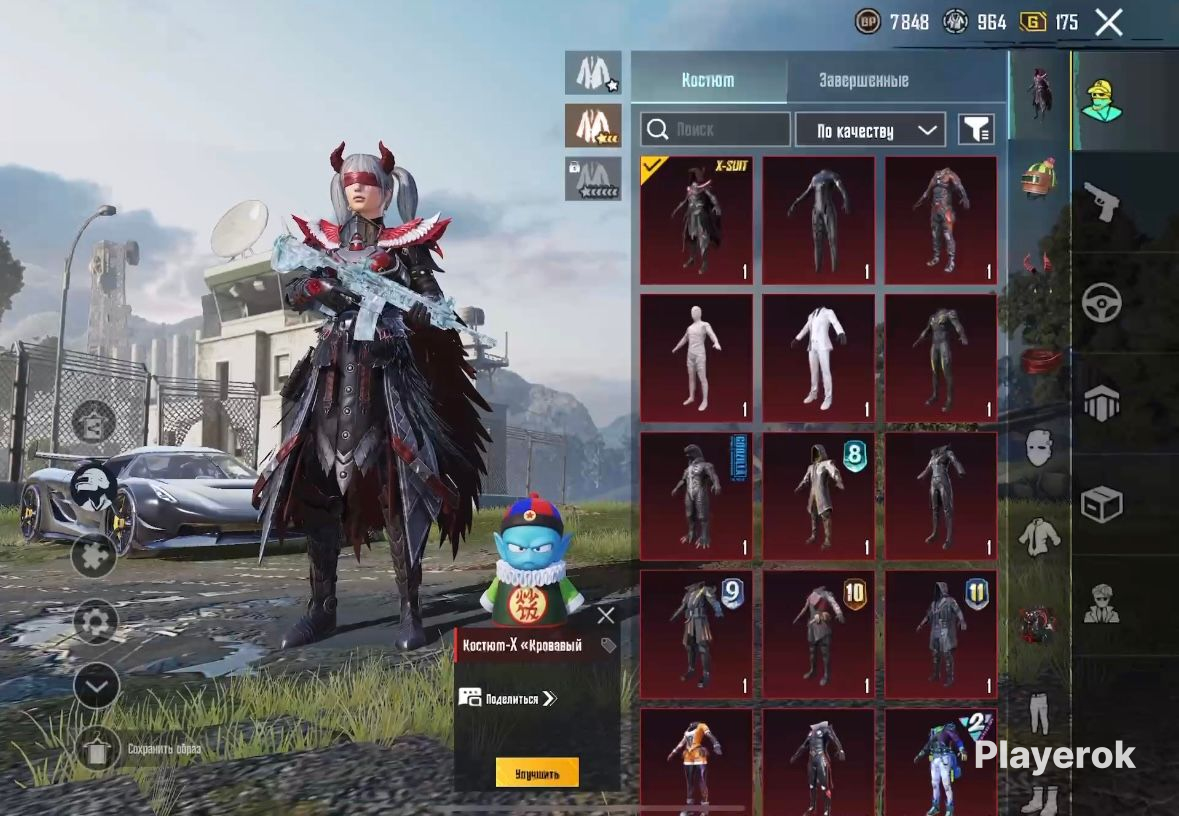Open the steering wheel vehicle category
Image resolution: width=1179 pixels, height=816 pixels.
pyautogui.click(x=1102, y=303)
